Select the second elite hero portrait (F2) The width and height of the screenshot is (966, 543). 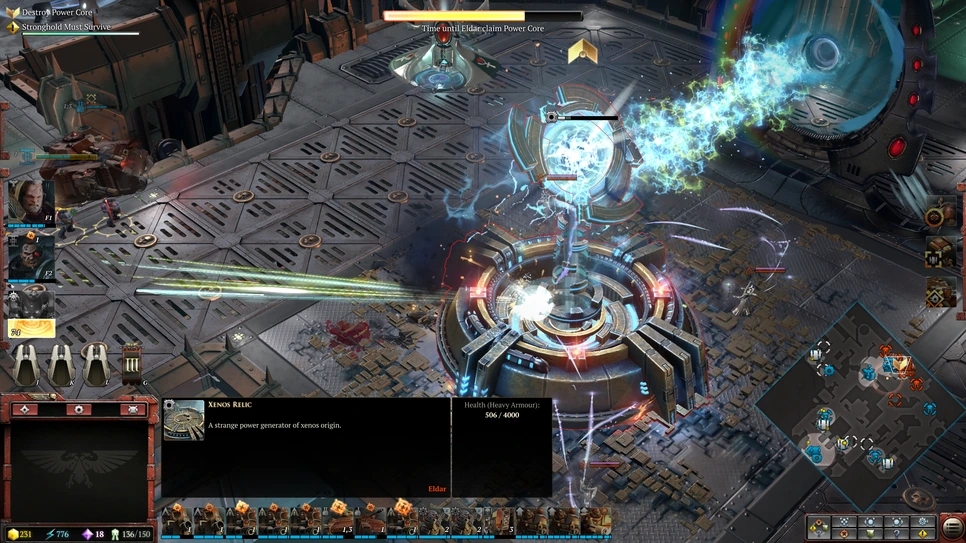tap(31, 257)
